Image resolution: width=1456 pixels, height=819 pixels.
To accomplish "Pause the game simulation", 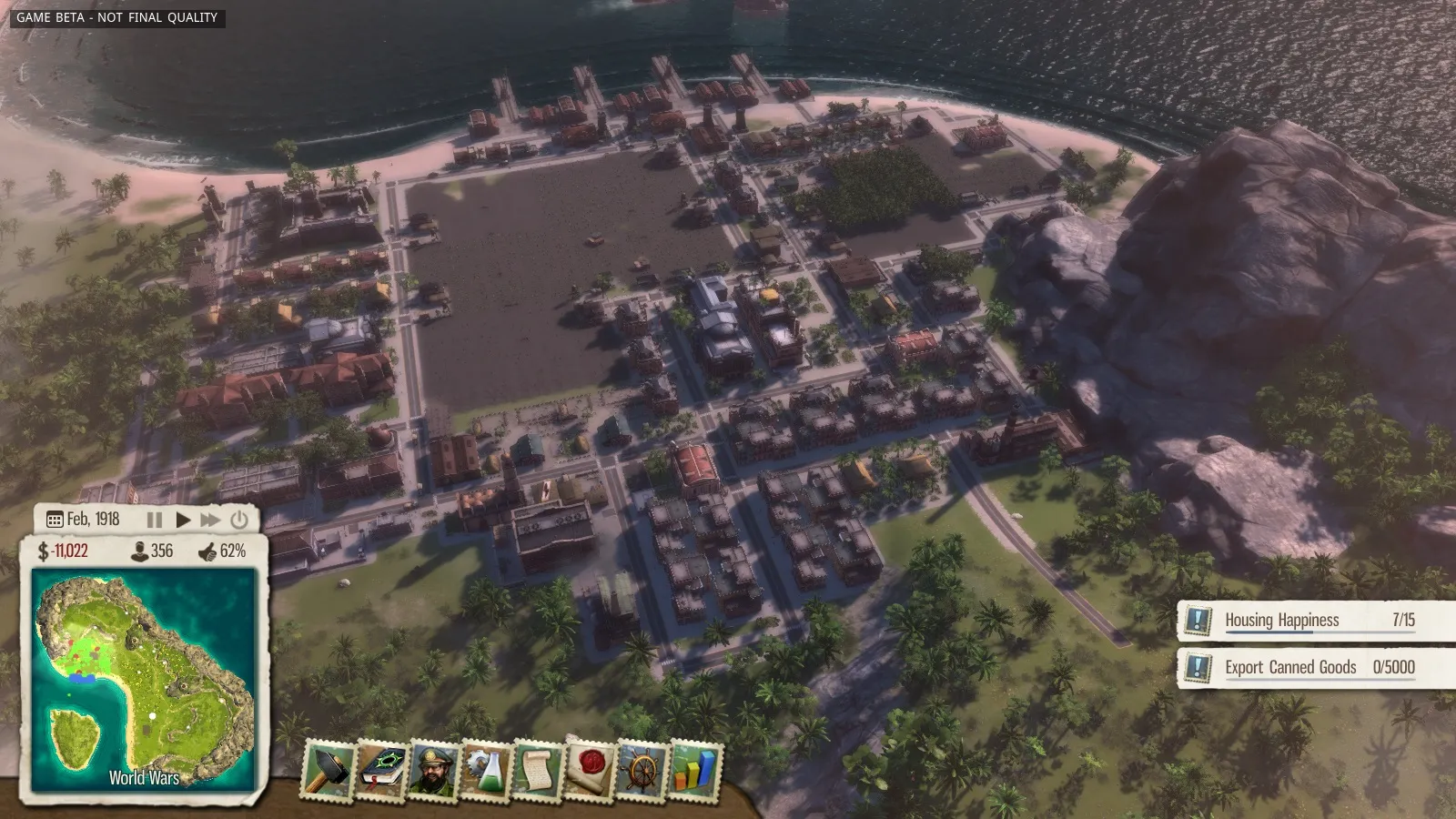I will coord(155,520).
